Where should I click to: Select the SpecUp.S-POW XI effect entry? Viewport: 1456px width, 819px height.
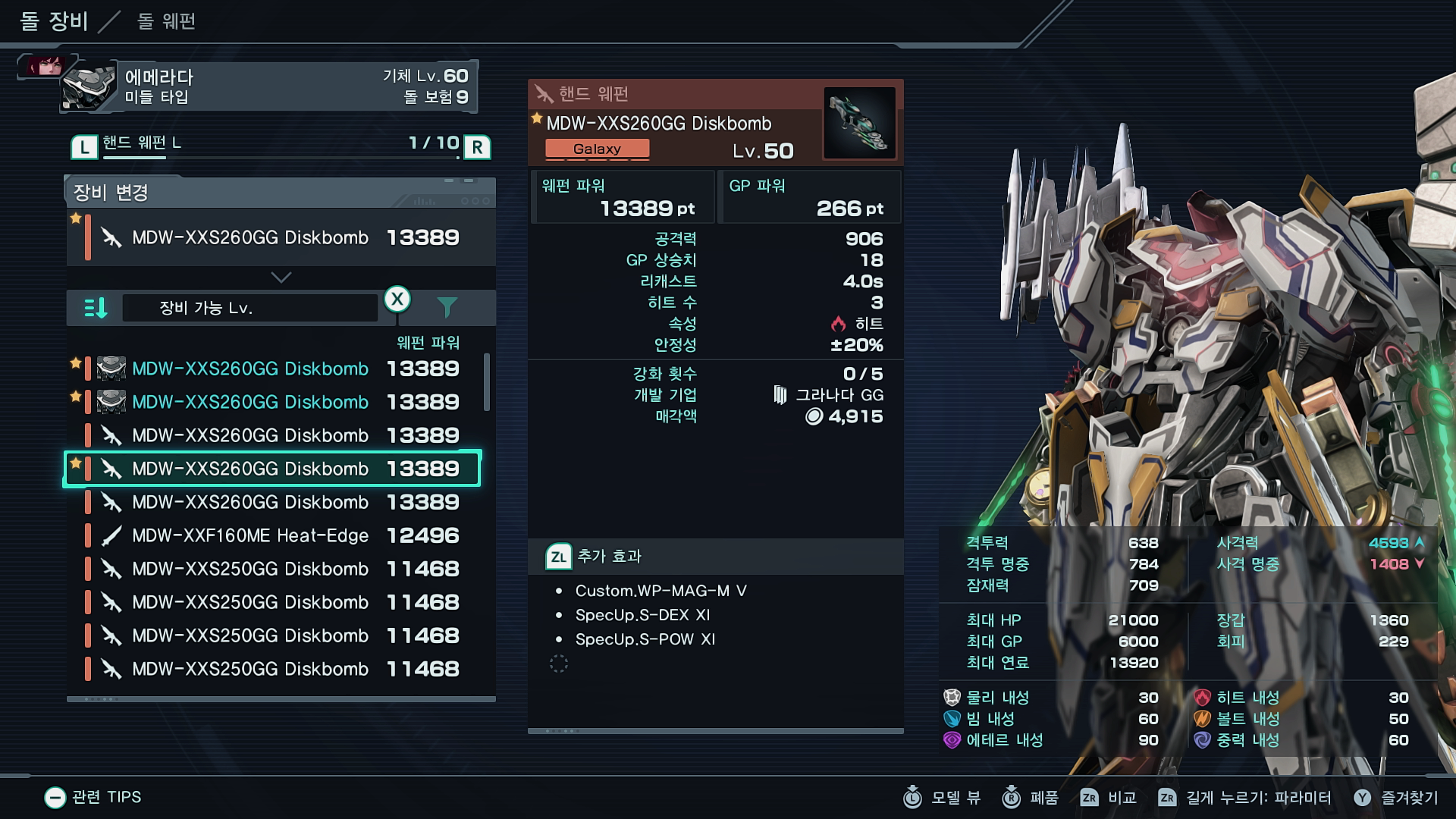(645, 639)
